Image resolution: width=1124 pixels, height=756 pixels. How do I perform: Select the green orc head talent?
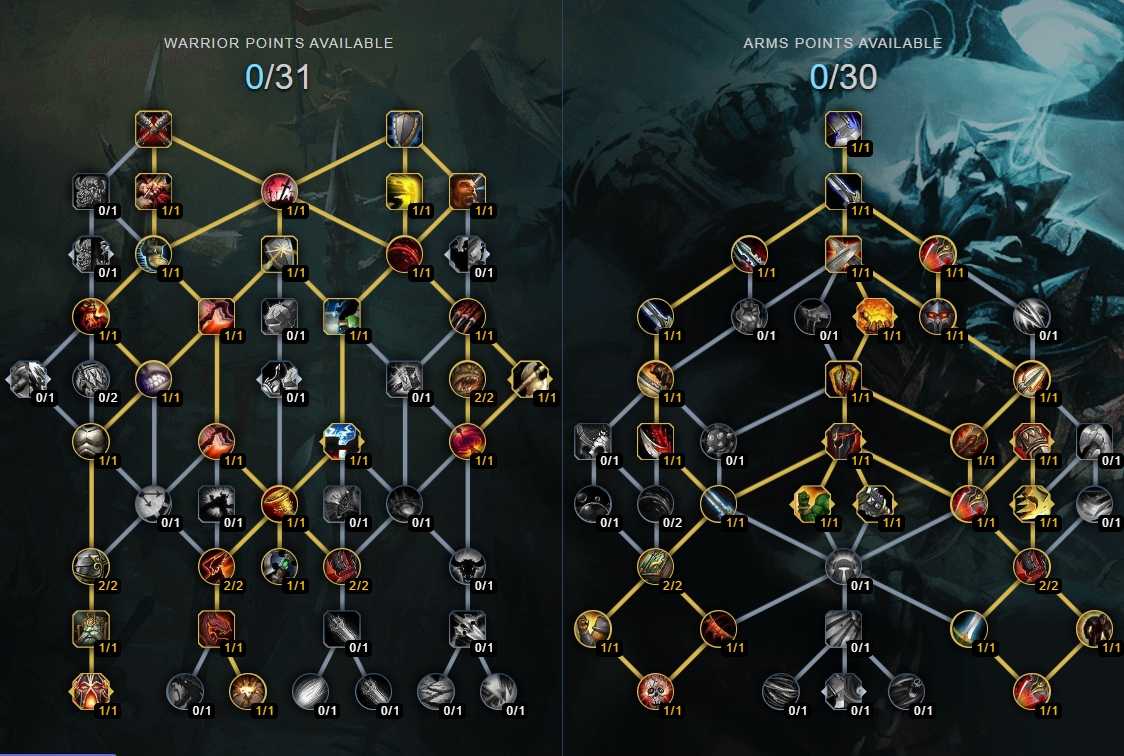(x=811, y=503)
